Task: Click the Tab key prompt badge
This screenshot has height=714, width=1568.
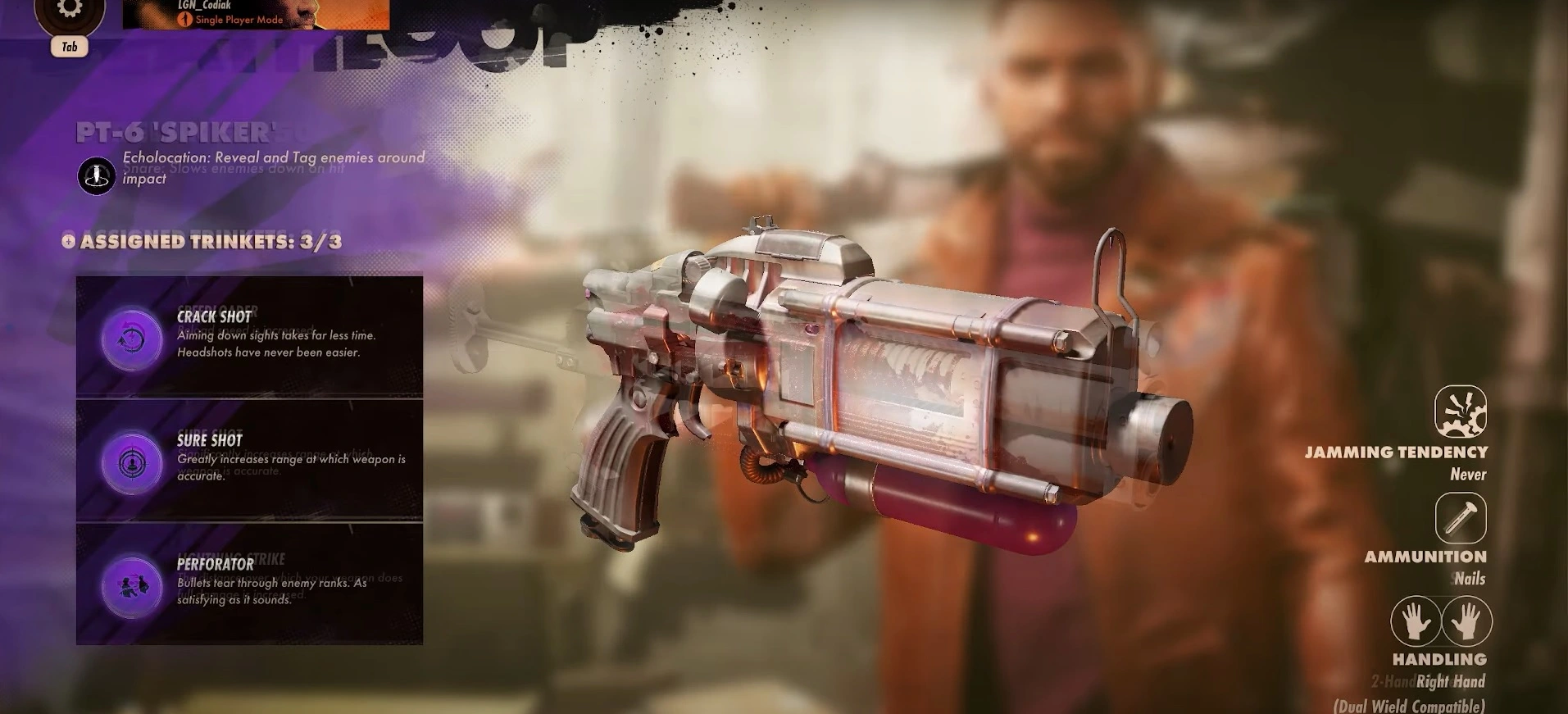Action: (70, 47)
